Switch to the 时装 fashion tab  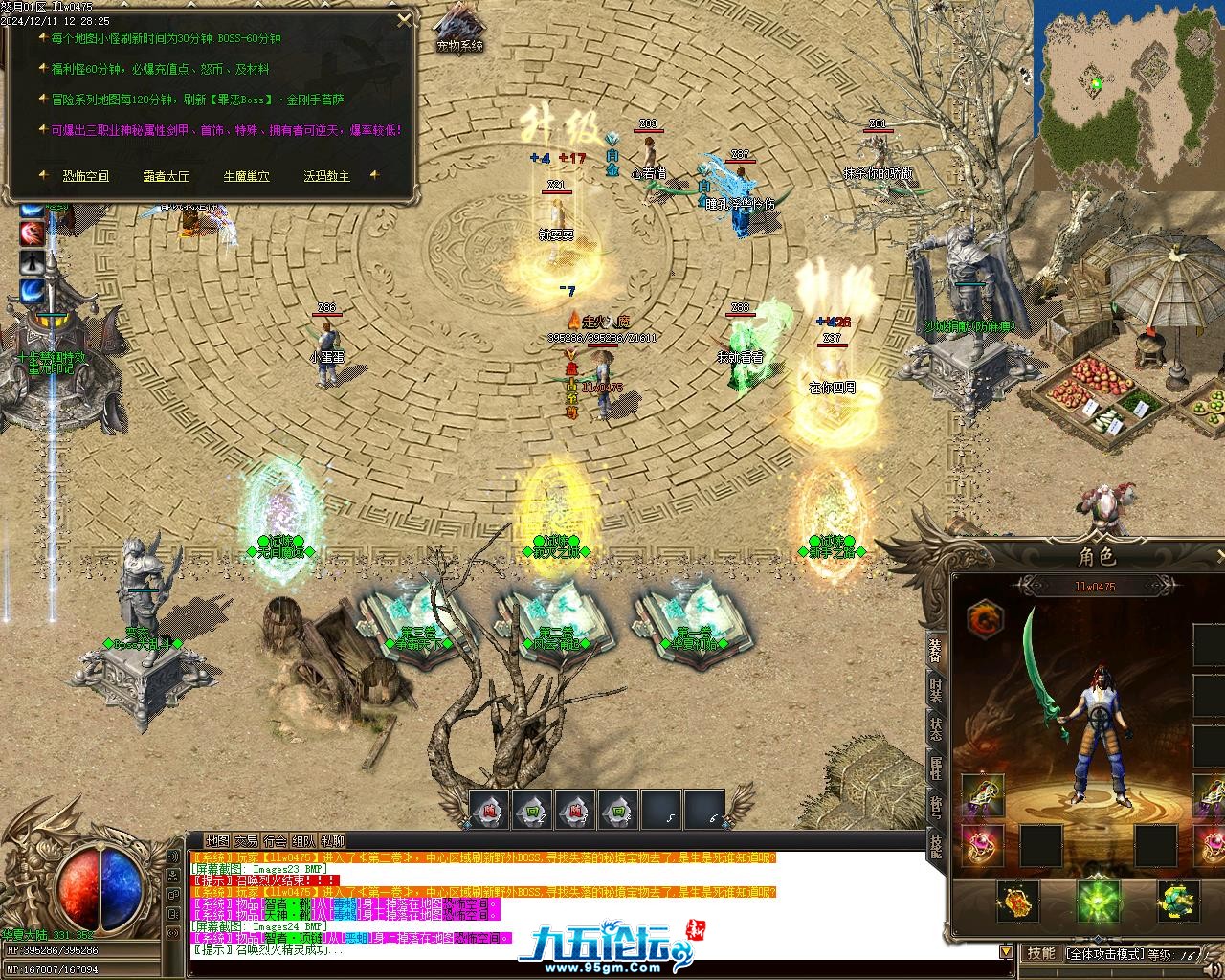[x=935, y=689]
